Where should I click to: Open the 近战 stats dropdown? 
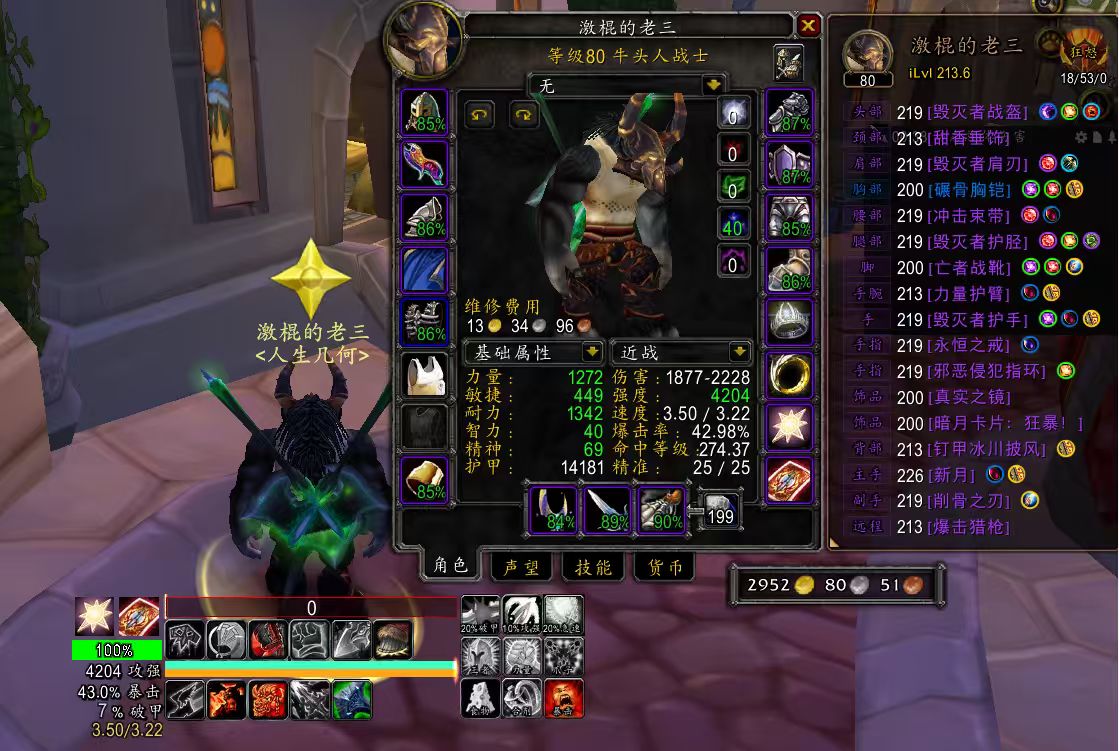[x=739, y=352]
